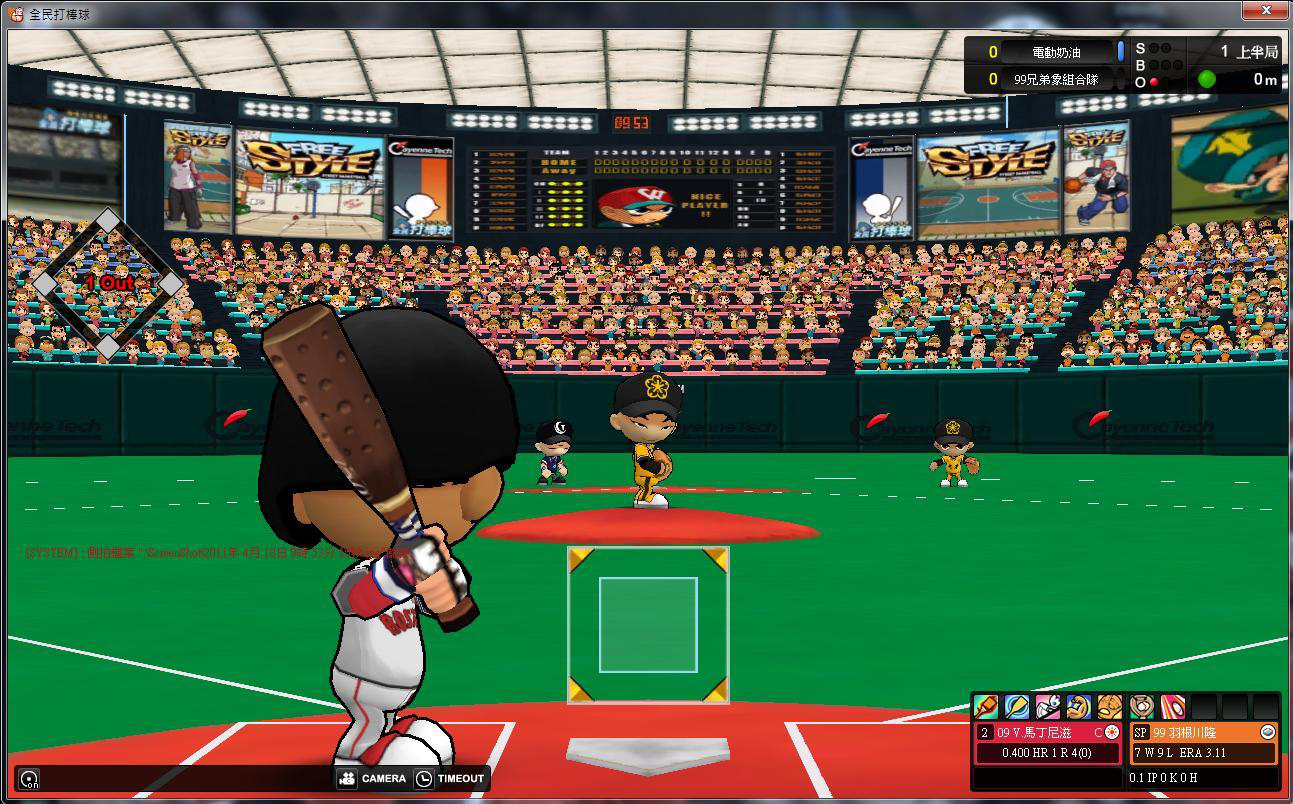Select the green mitt with ball skill
The height and width of the screenshot is (804, 1293).
tap(1142, 707)
